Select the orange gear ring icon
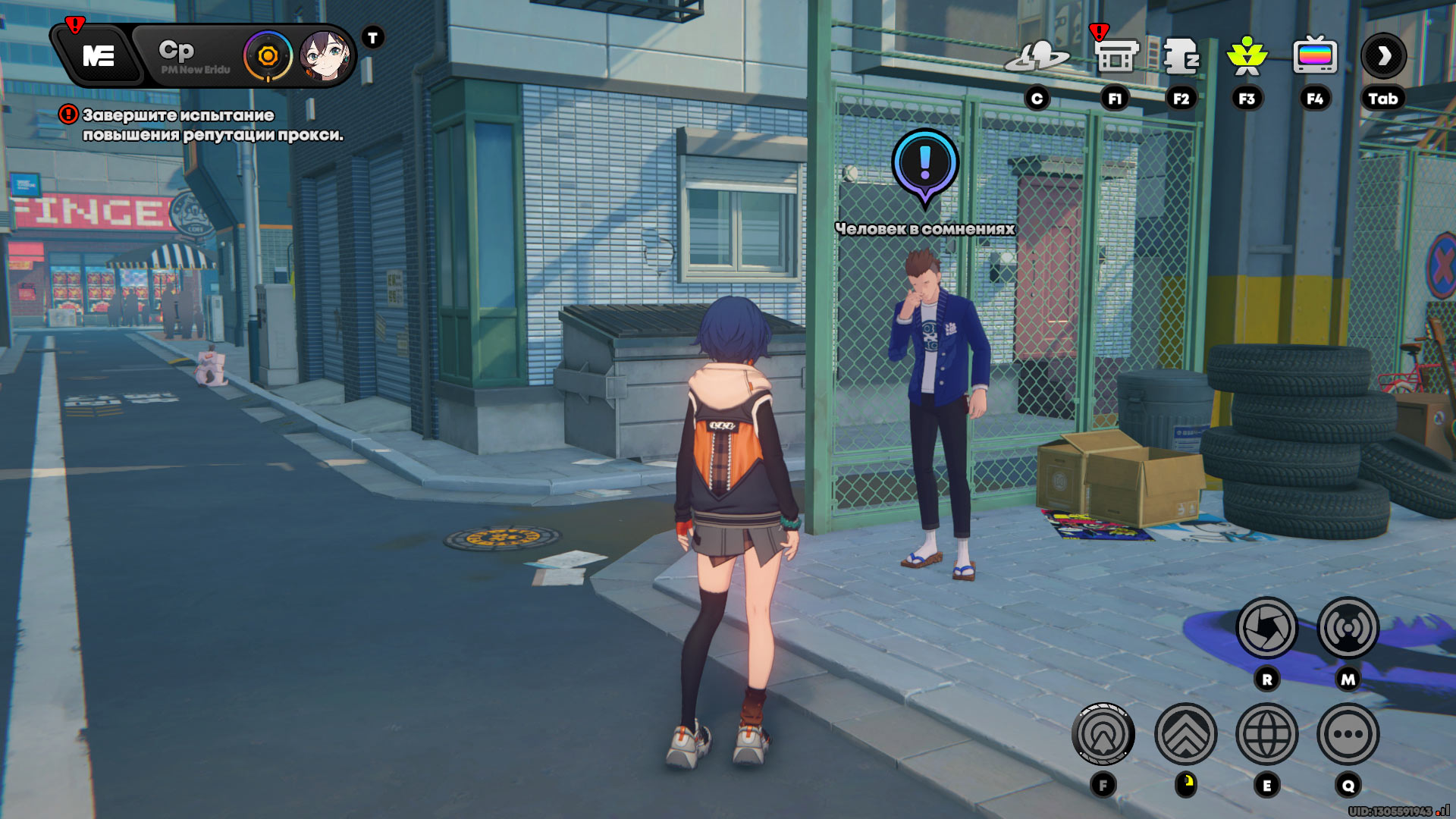Image resolution: width=1456 pixels, height=819 pixels. pyautogui.click(x=268, y=56)
